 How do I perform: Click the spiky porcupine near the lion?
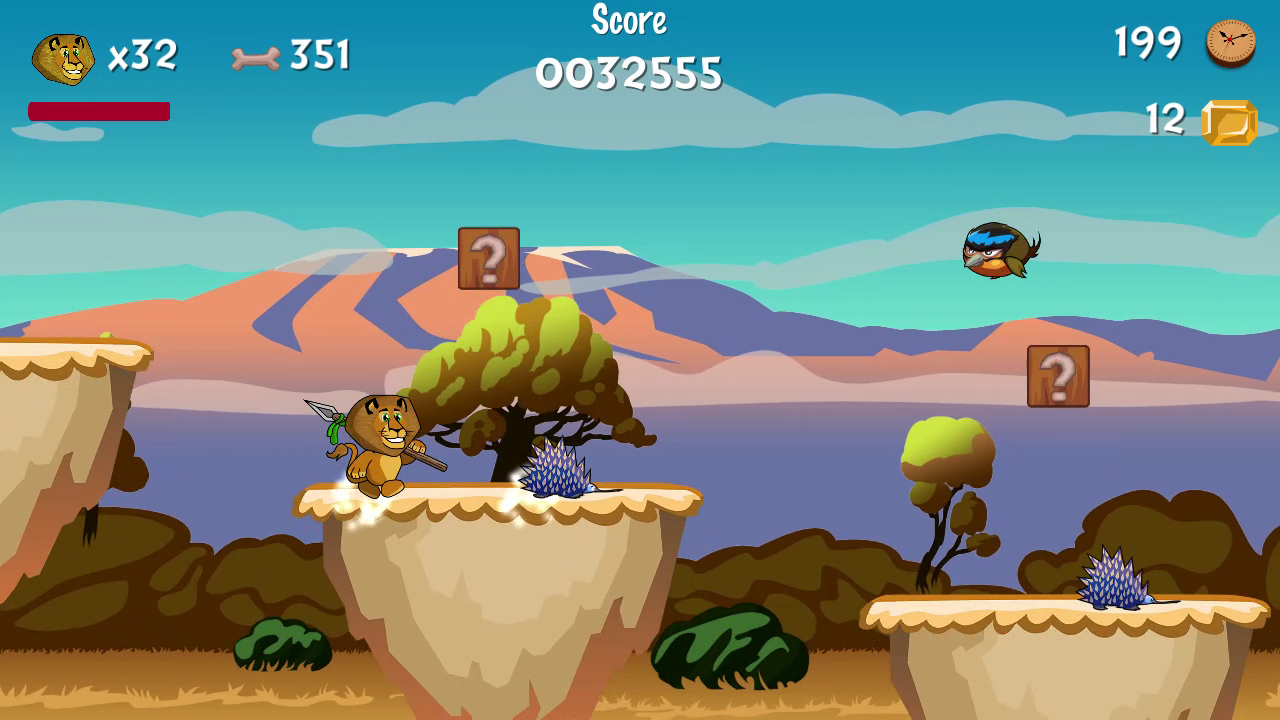560,470
